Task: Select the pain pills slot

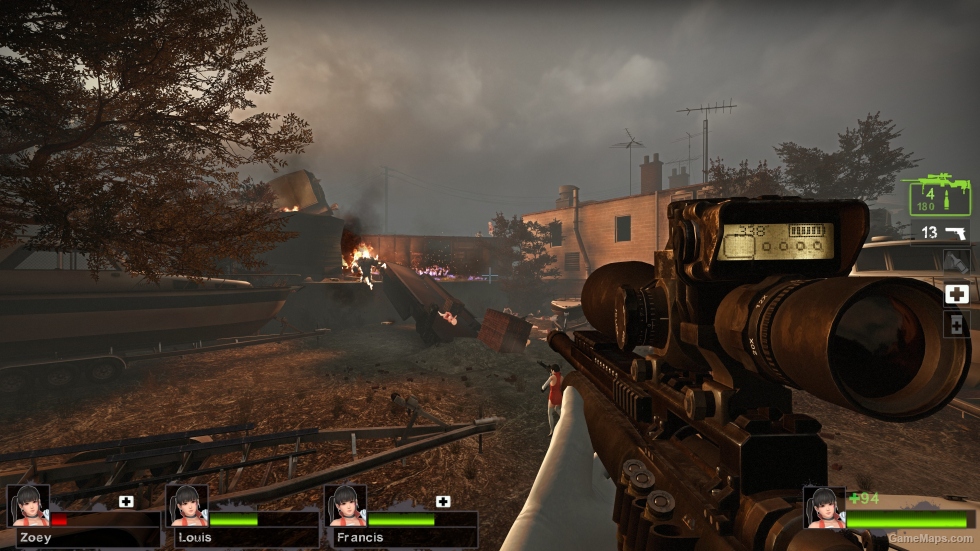Action: pyautogui.click(x=956, y=324)
